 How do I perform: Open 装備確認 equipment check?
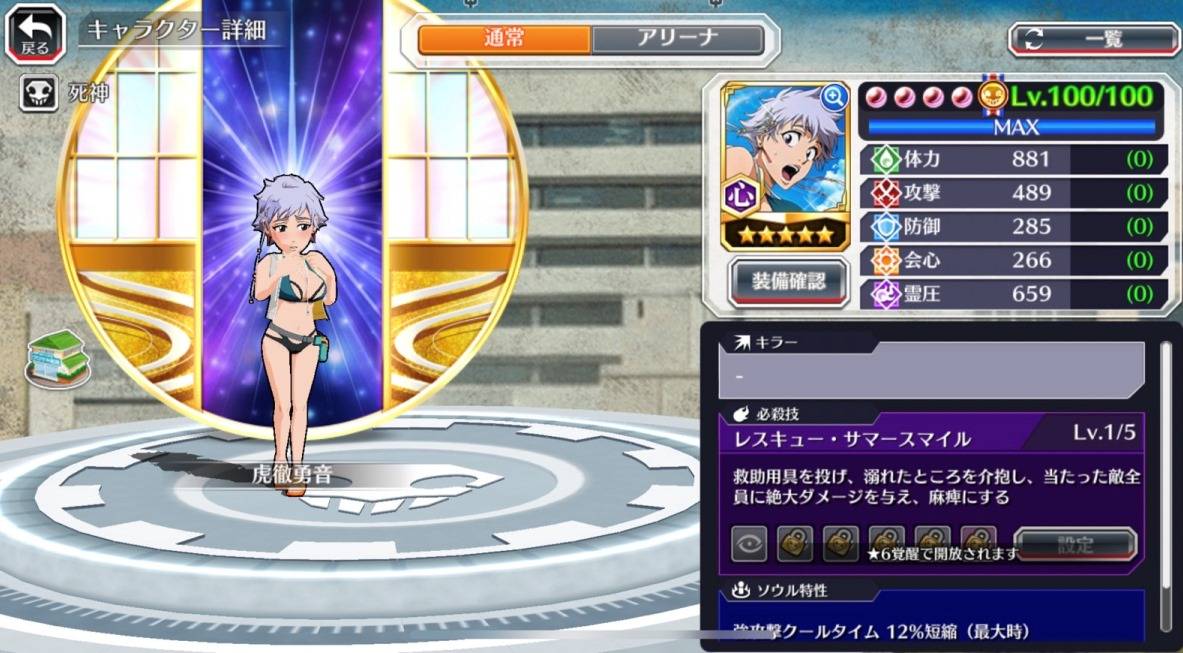789,282
